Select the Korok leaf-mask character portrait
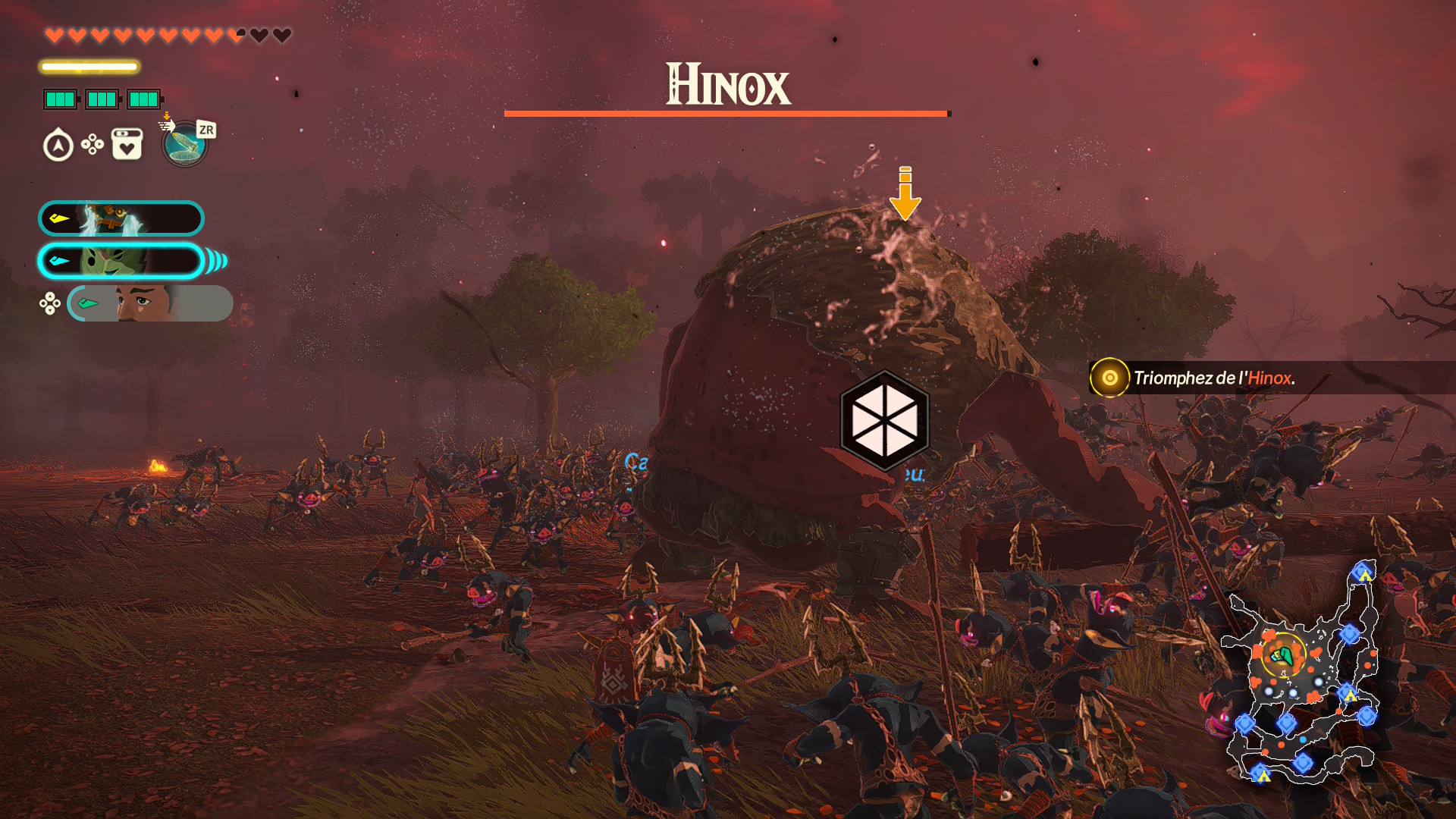The width and height of the screenshot is (1456, 819). [x=121, y=261]
